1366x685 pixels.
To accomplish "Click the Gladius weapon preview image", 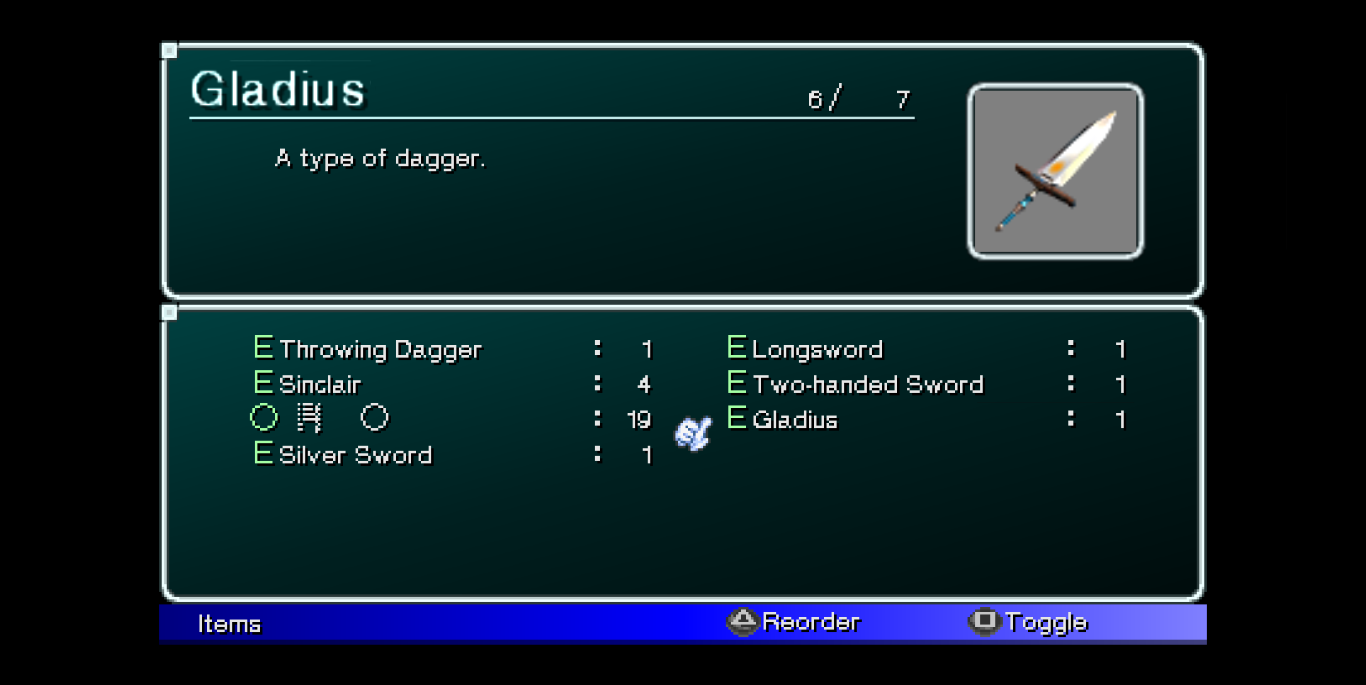I will click(x=1055, y=171).
